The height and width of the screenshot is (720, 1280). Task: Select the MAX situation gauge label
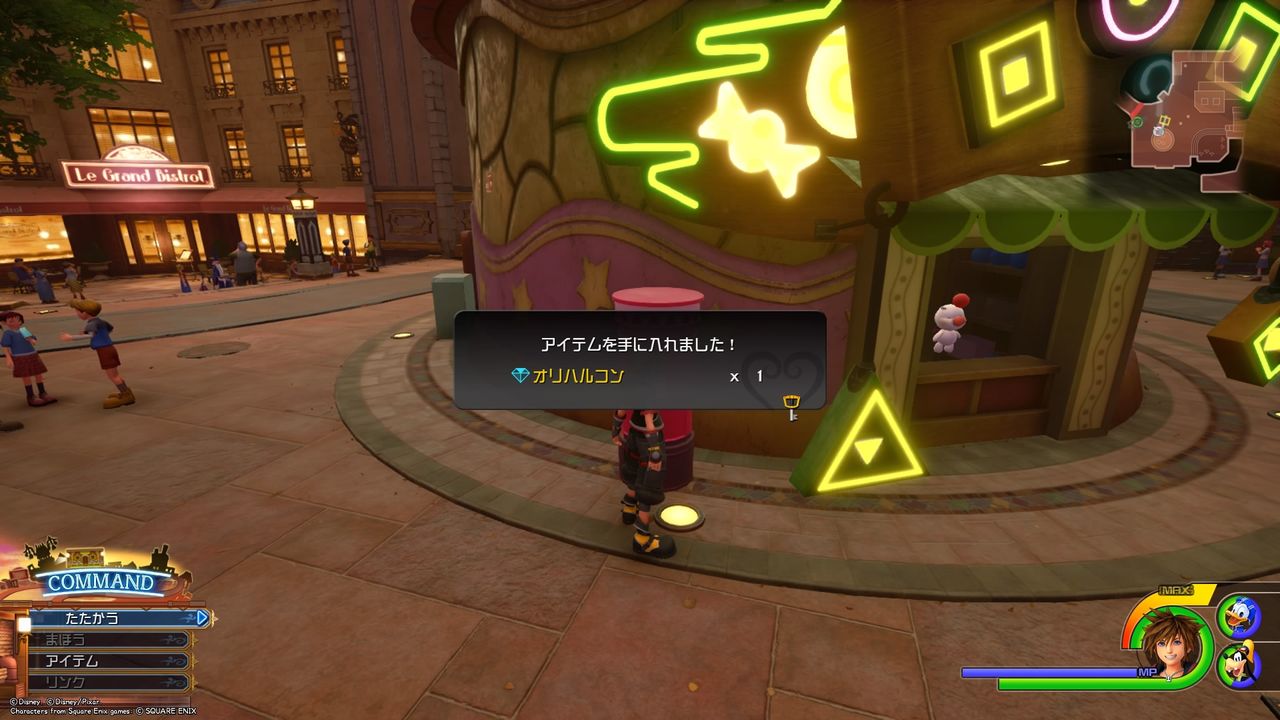[1177, 592]
